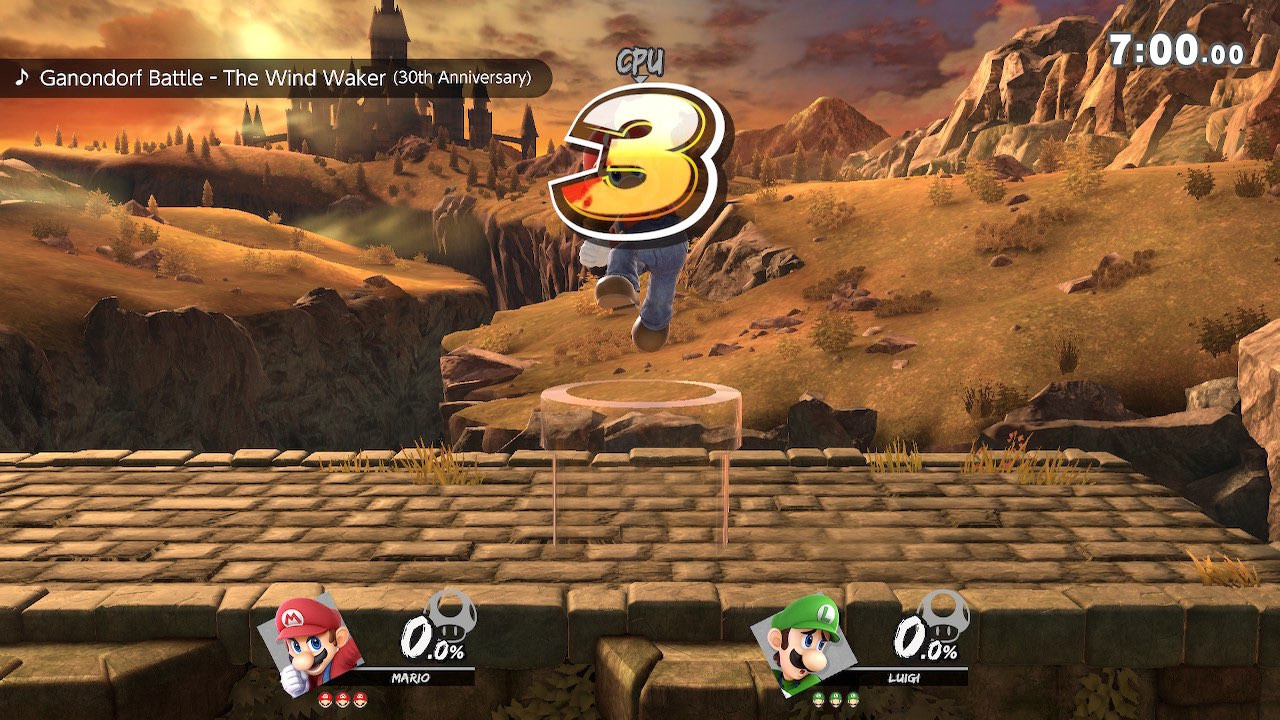Screen dimensions: 1280x720
Task: Click Mario's third stock head icon
Action: point(358,698)
